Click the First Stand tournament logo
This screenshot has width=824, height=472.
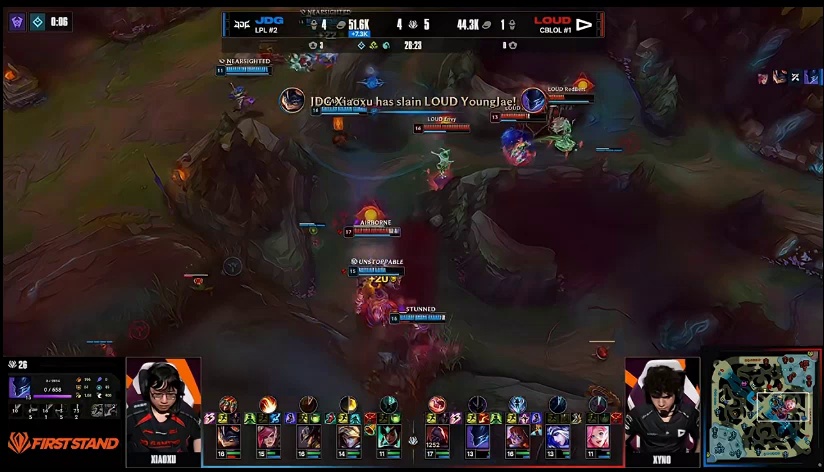tap(63, 443)
